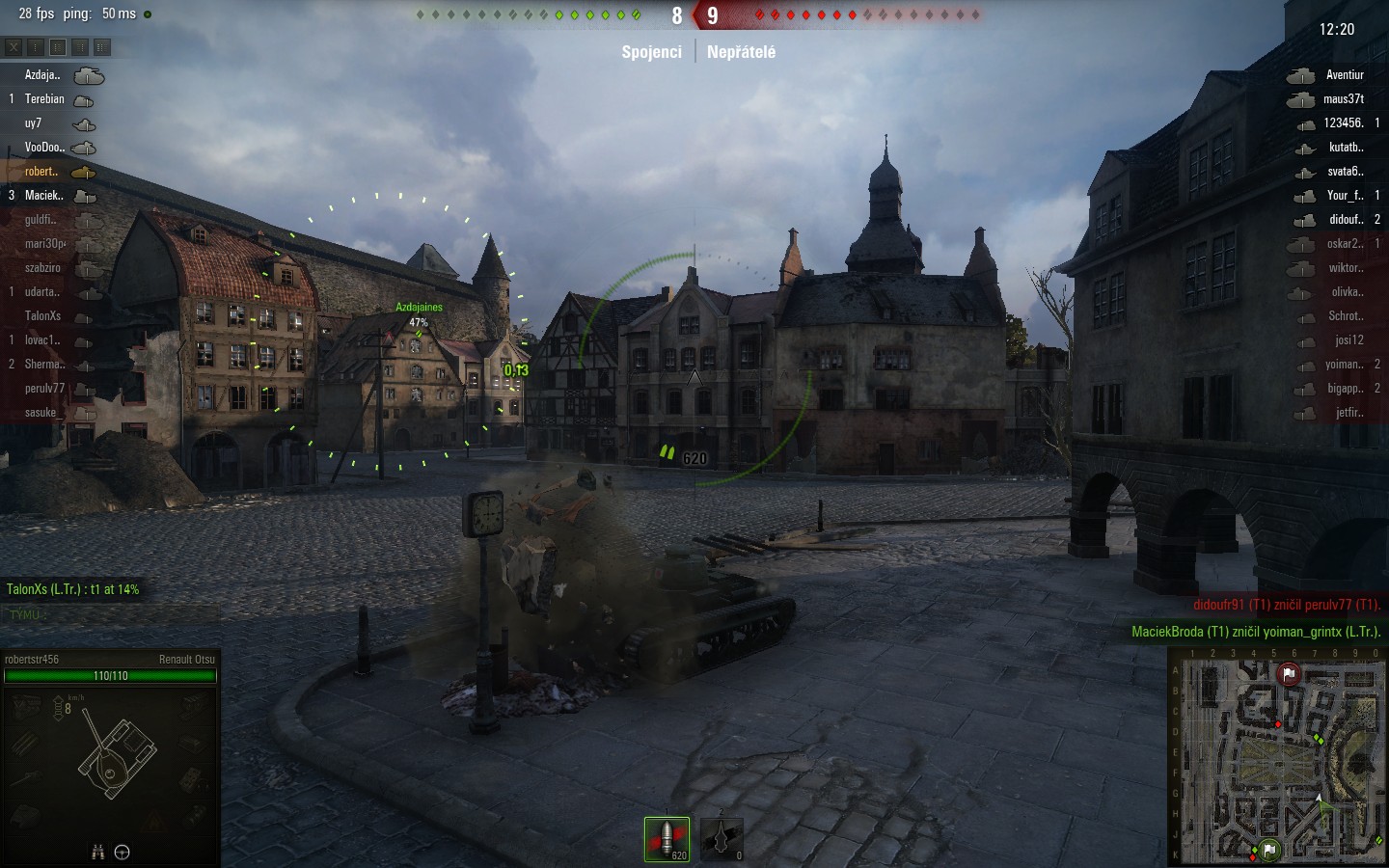Select Terebian in the allied team list

tap(44, 99)
